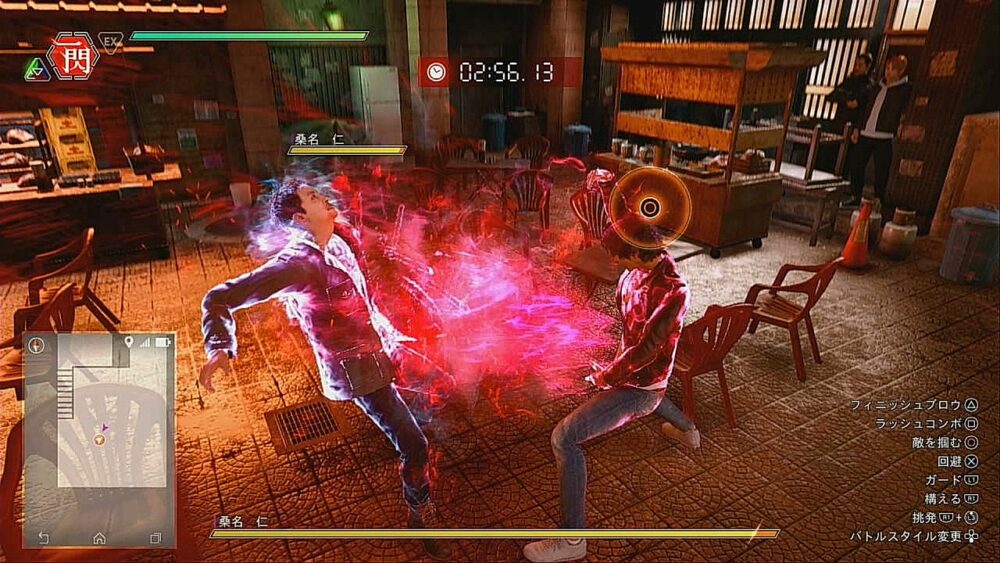Select the green and blue triangle style icon
Screen dimensions: 1000x563
pos(36,68)
